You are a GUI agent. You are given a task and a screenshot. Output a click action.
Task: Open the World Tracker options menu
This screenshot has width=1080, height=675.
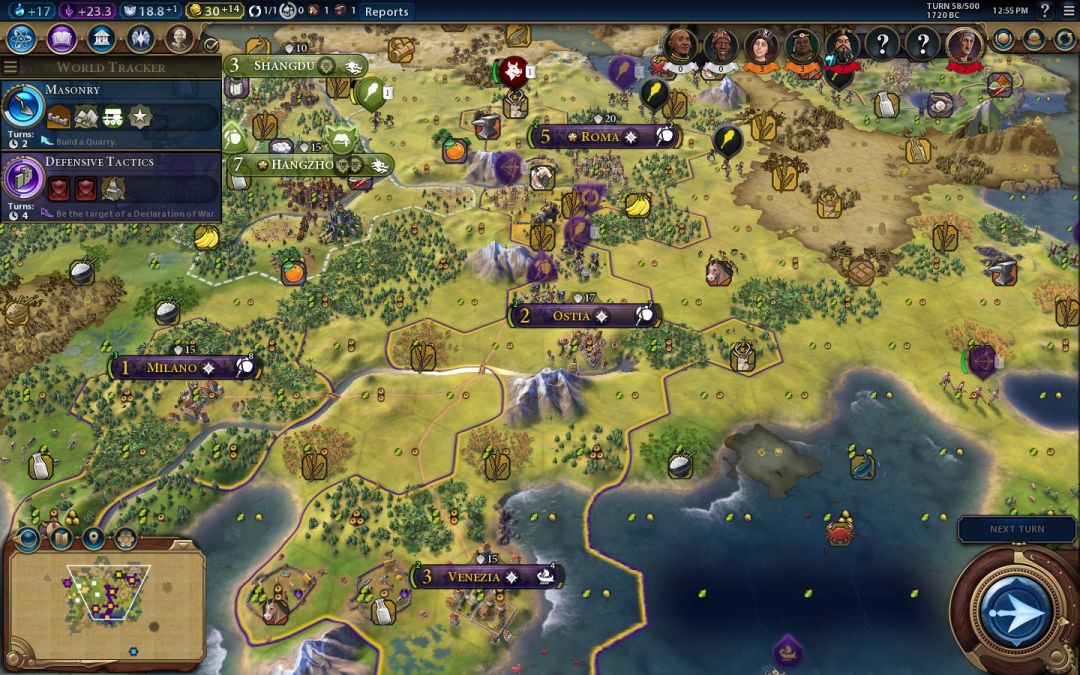[x=11, y=67]
